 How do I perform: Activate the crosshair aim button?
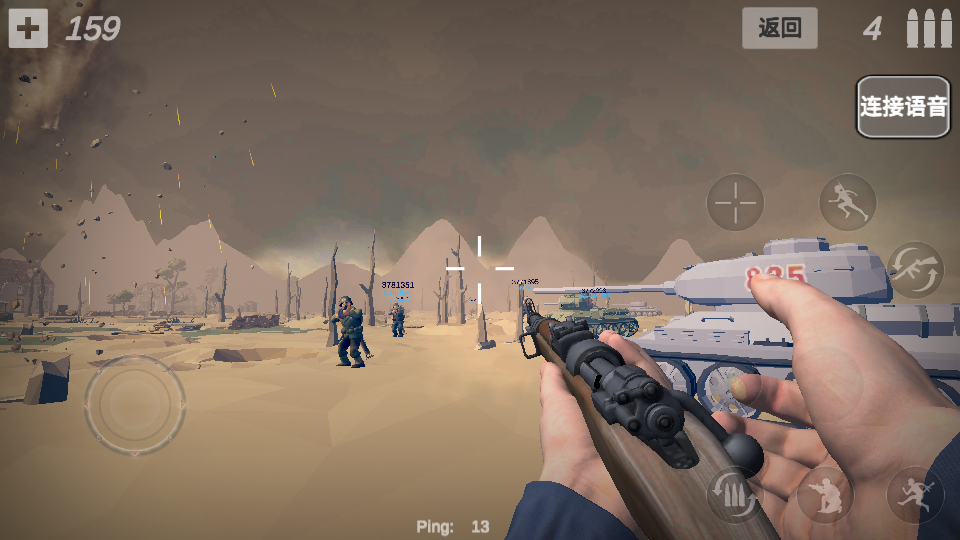[x=735, y=202]
